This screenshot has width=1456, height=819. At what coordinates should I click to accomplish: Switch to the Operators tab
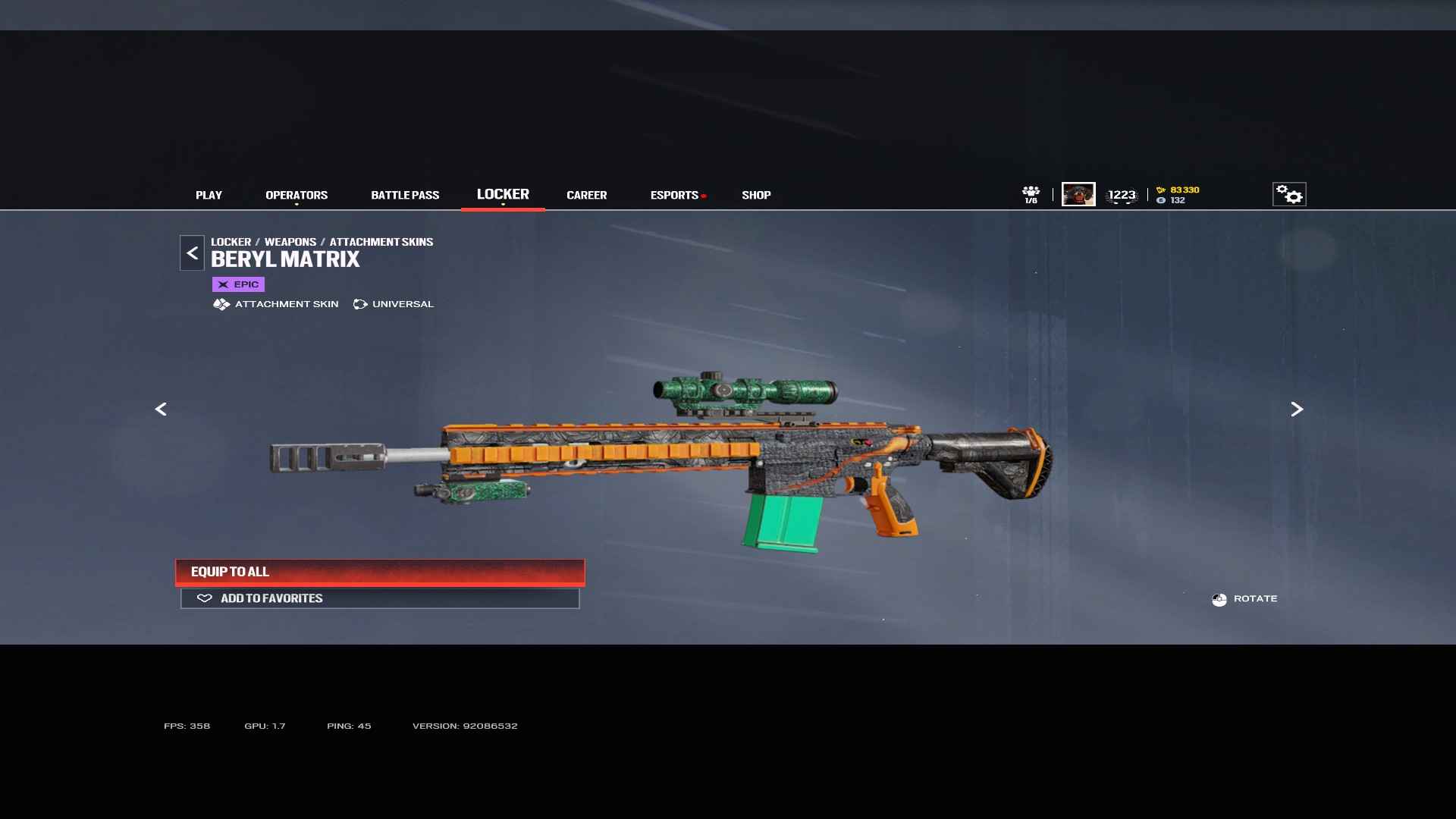pos(297,196)
